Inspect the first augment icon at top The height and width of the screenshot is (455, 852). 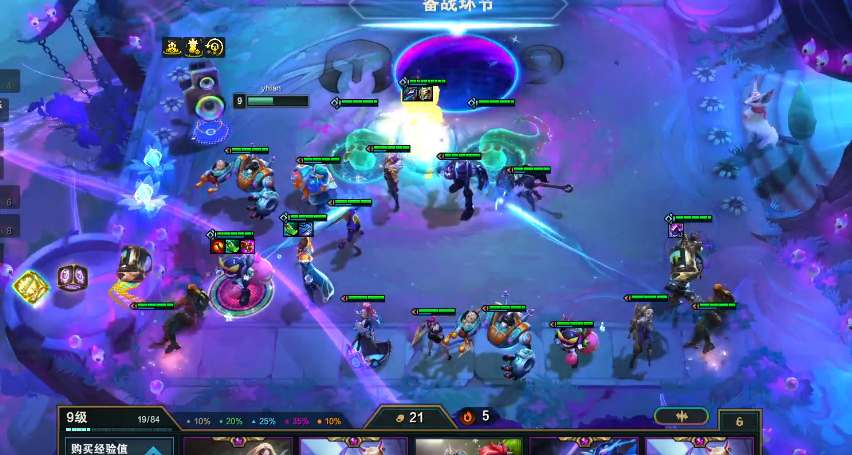[x=172, y=46]
